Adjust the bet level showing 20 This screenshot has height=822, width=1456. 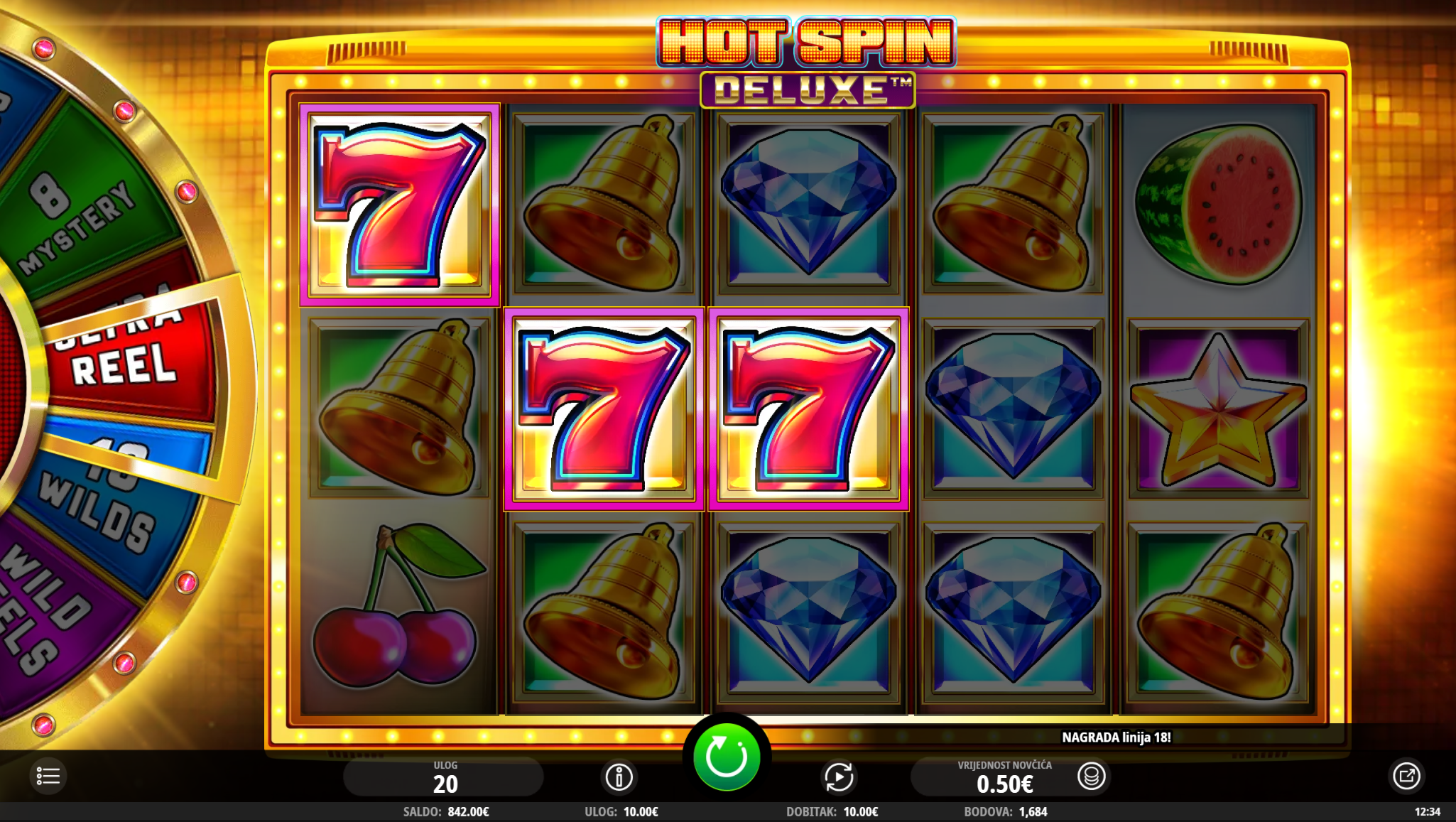tap(445, 777)
